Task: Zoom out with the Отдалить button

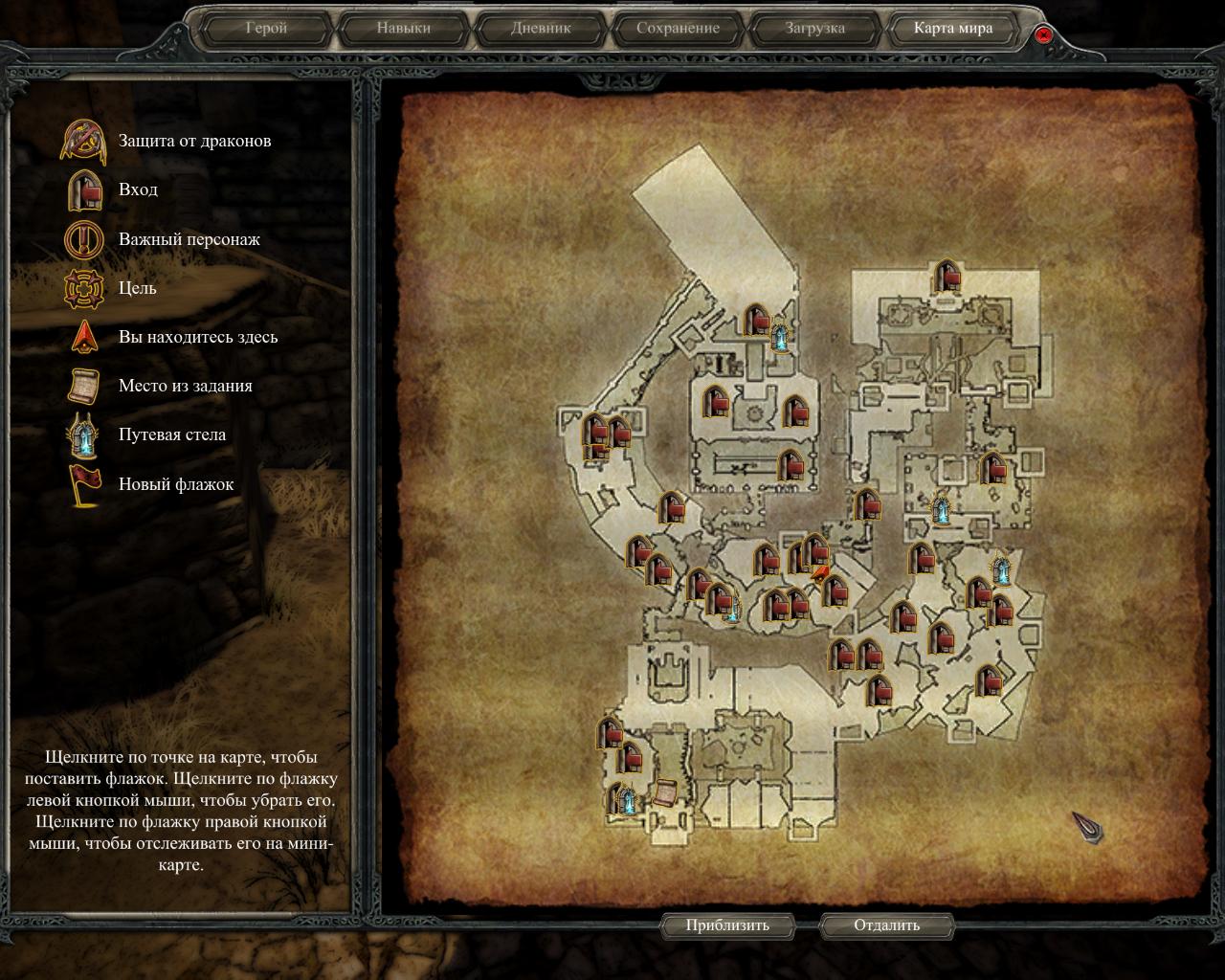Action: click(886, 925)
